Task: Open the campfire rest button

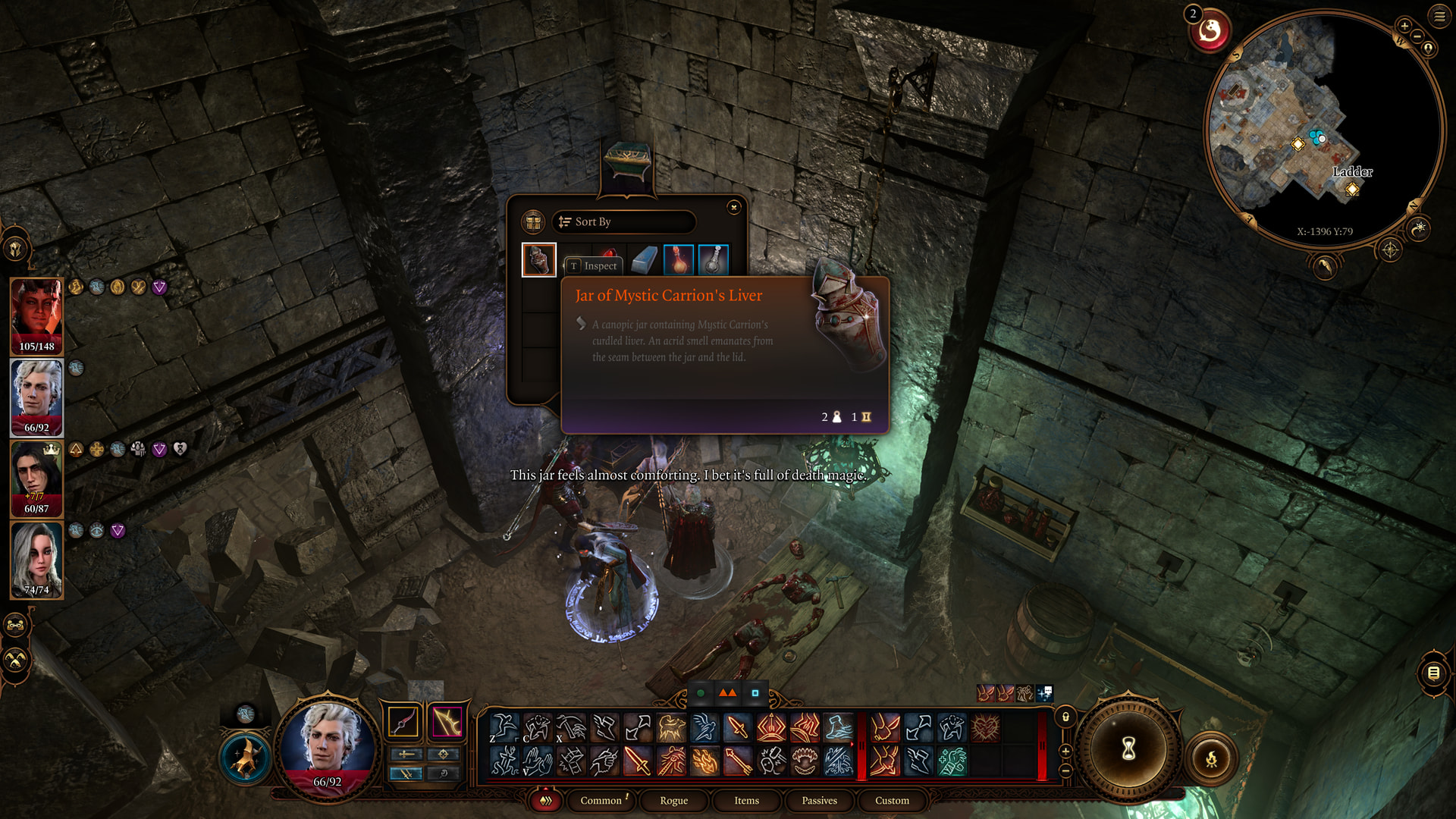Action: pyautogui.click(x=1211, y=758)
